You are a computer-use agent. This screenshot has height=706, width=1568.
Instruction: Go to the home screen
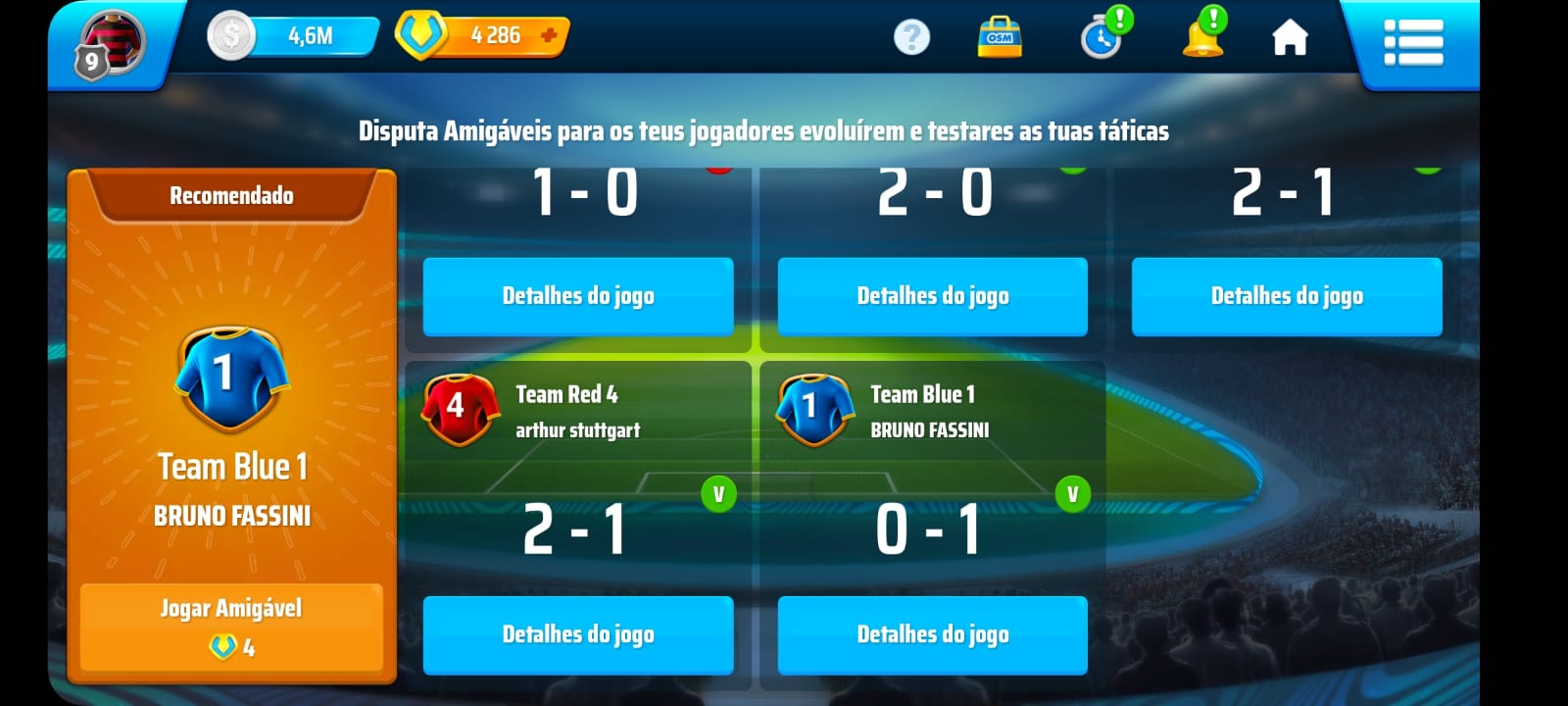(x=1290, y=38)
